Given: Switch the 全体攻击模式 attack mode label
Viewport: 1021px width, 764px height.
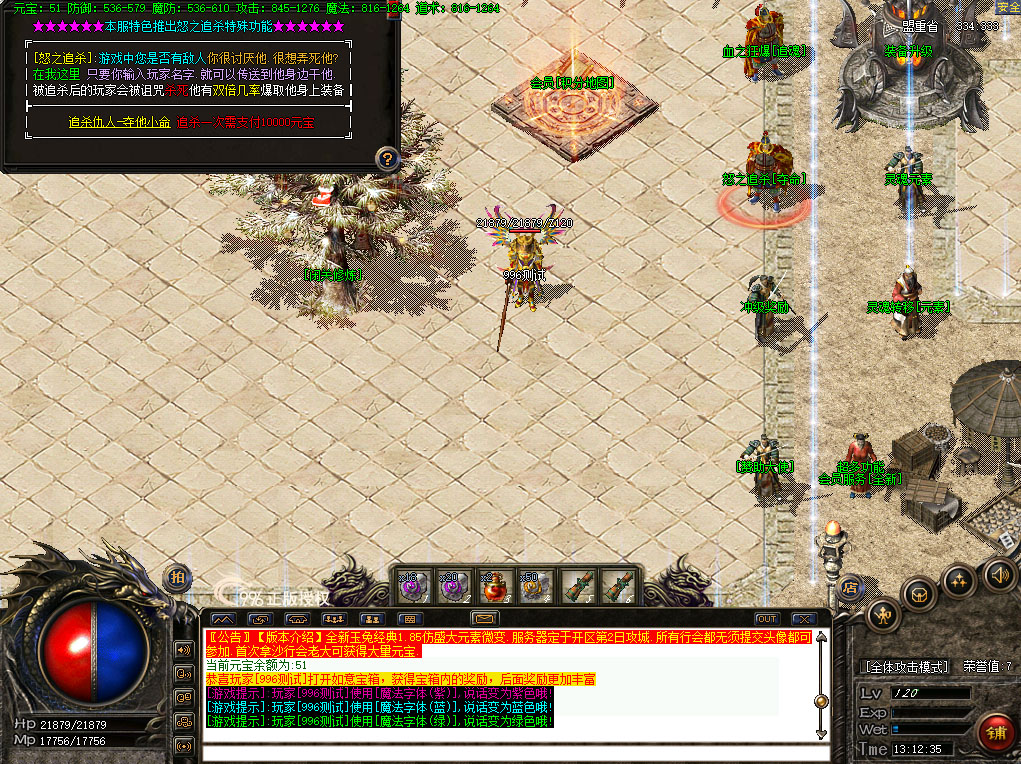Looking at the screenshot, I should (x=906, y=666).
